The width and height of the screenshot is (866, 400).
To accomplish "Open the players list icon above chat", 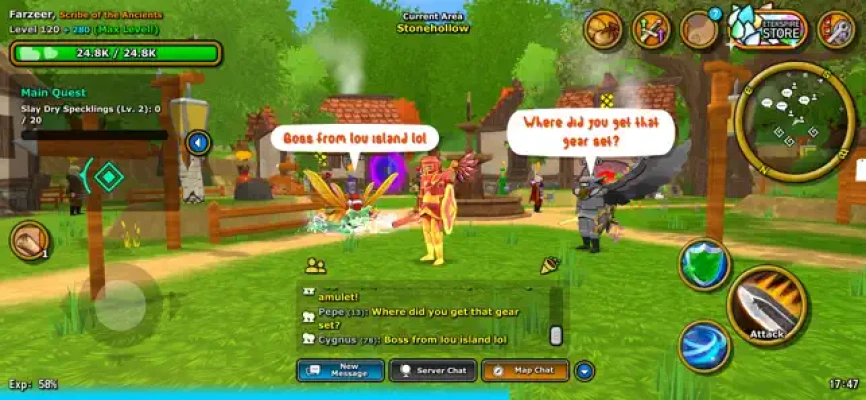I will pos(316,266).
